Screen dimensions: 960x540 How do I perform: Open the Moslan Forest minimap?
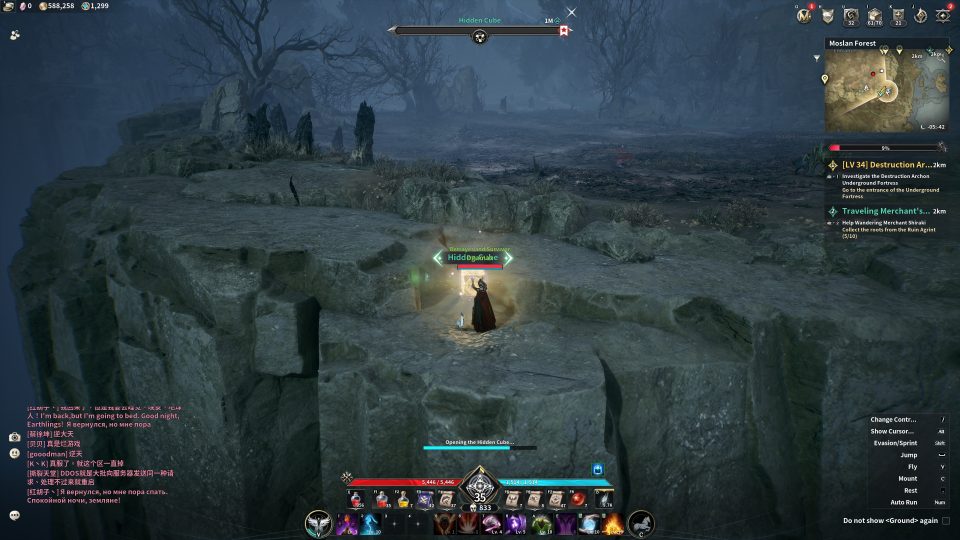[x=885, y=92]
